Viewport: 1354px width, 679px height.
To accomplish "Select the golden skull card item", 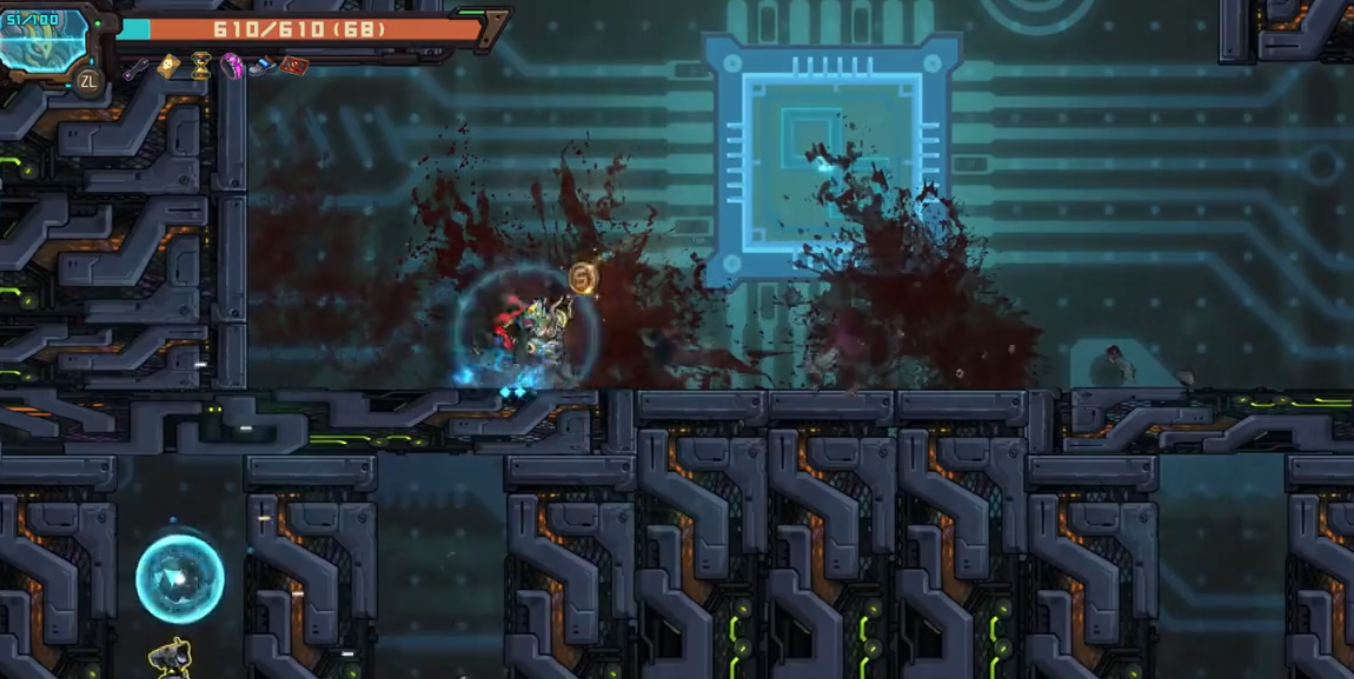I will point(168,66).
